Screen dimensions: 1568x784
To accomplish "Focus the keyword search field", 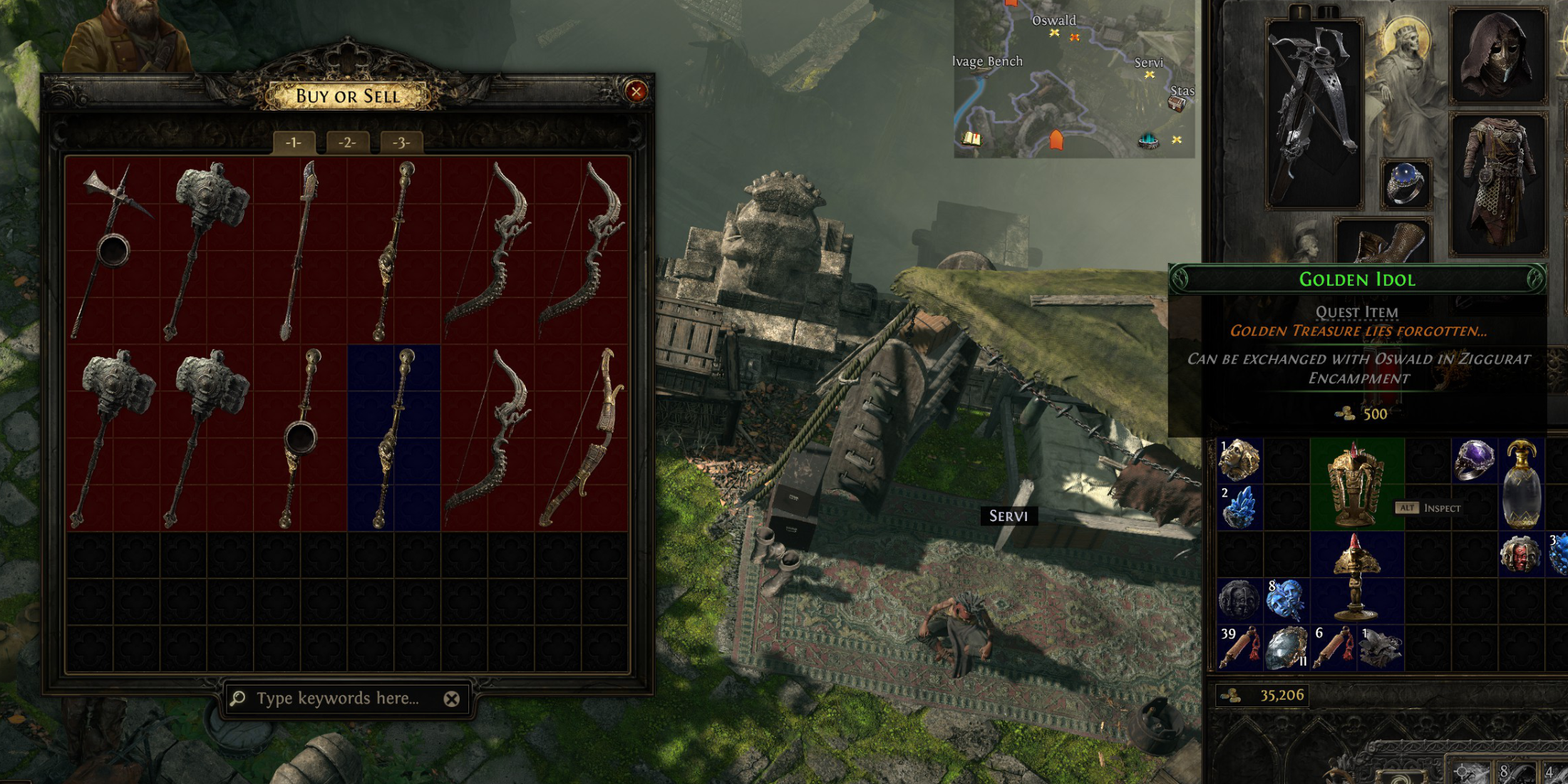I will tap(338, 698).
